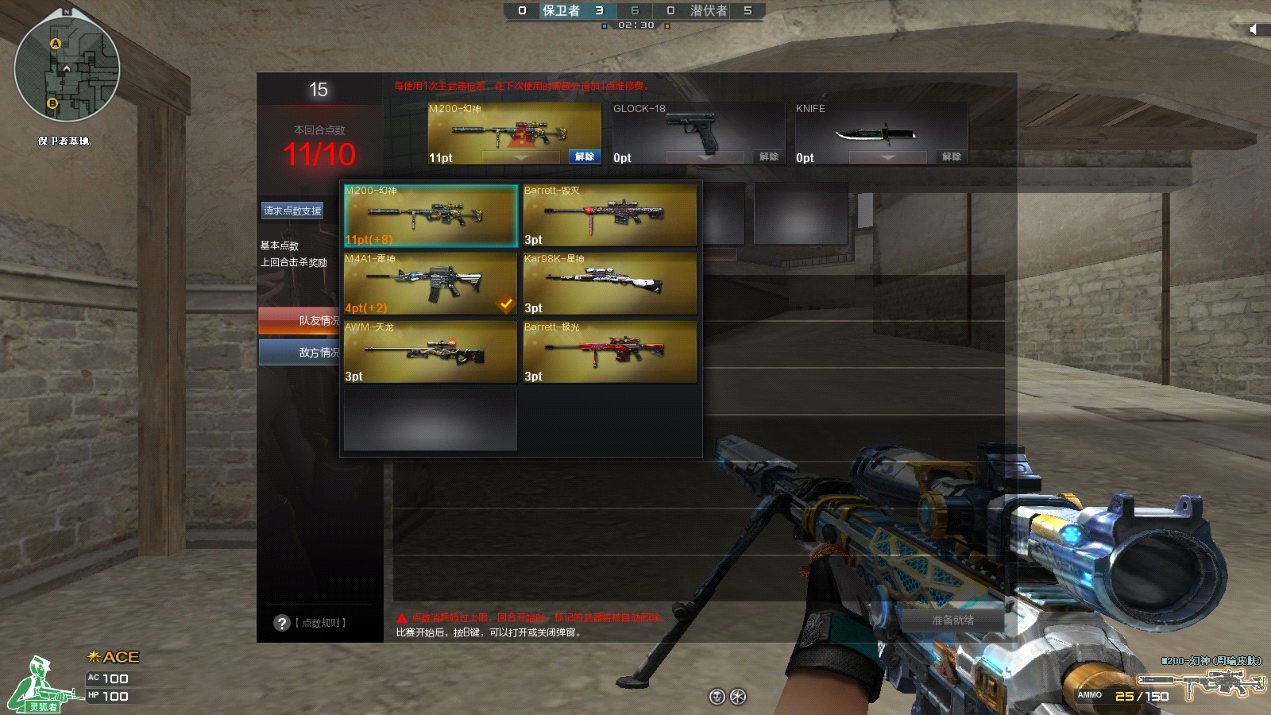Click the circular minimap
The width and height of the screenshot is (1271, 715).
click(66, 70)
